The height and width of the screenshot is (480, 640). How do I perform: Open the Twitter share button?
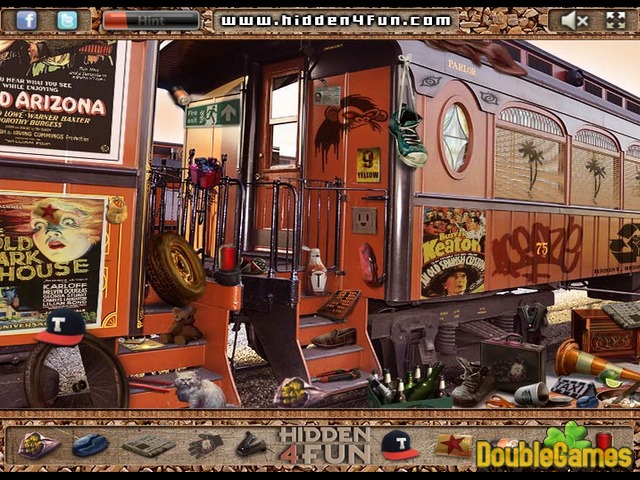[x=67, y=20]
